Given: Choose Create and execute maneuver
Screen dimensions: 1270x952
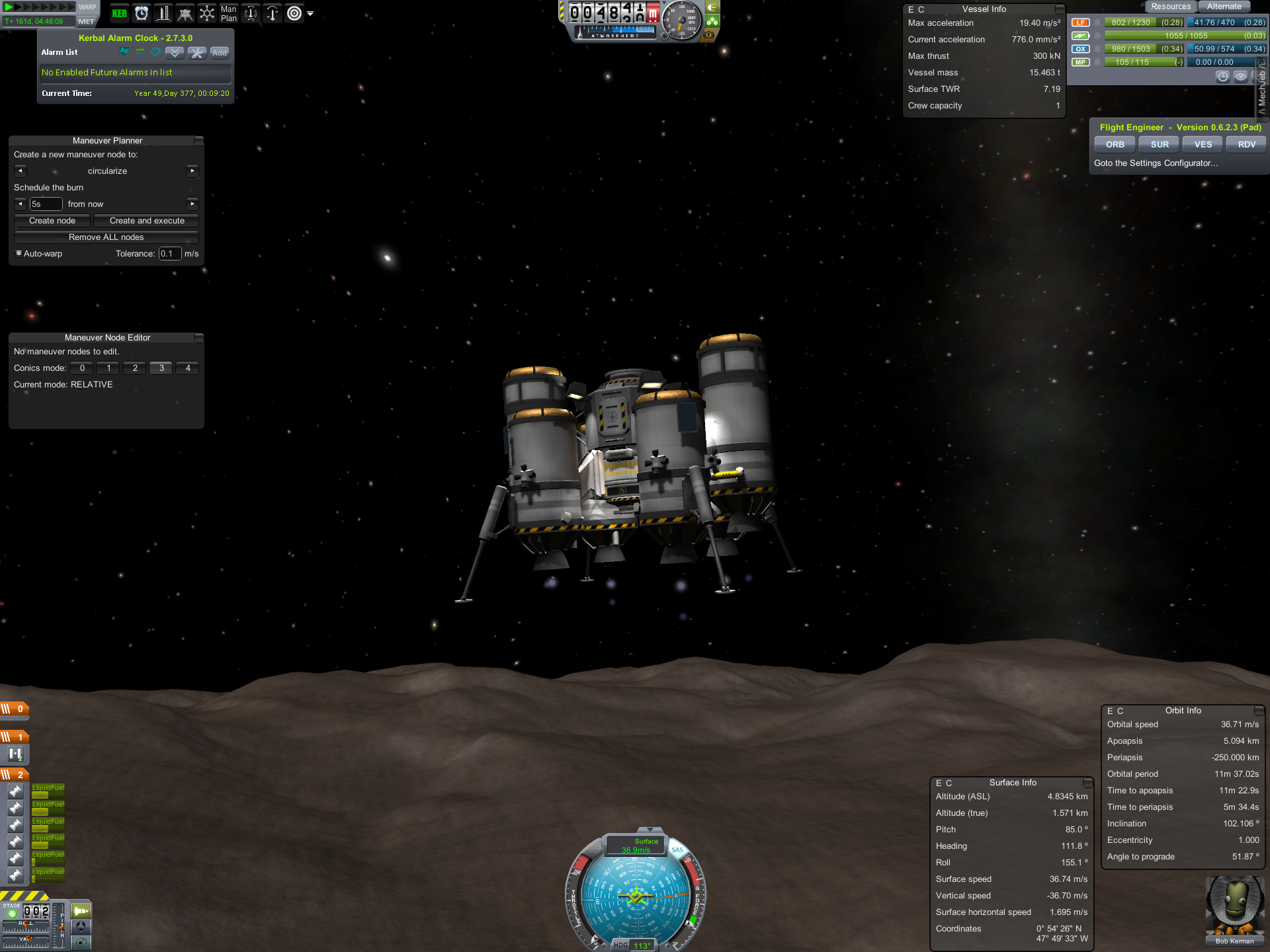Looking at the screenshot, I should (x=147, y=221).
